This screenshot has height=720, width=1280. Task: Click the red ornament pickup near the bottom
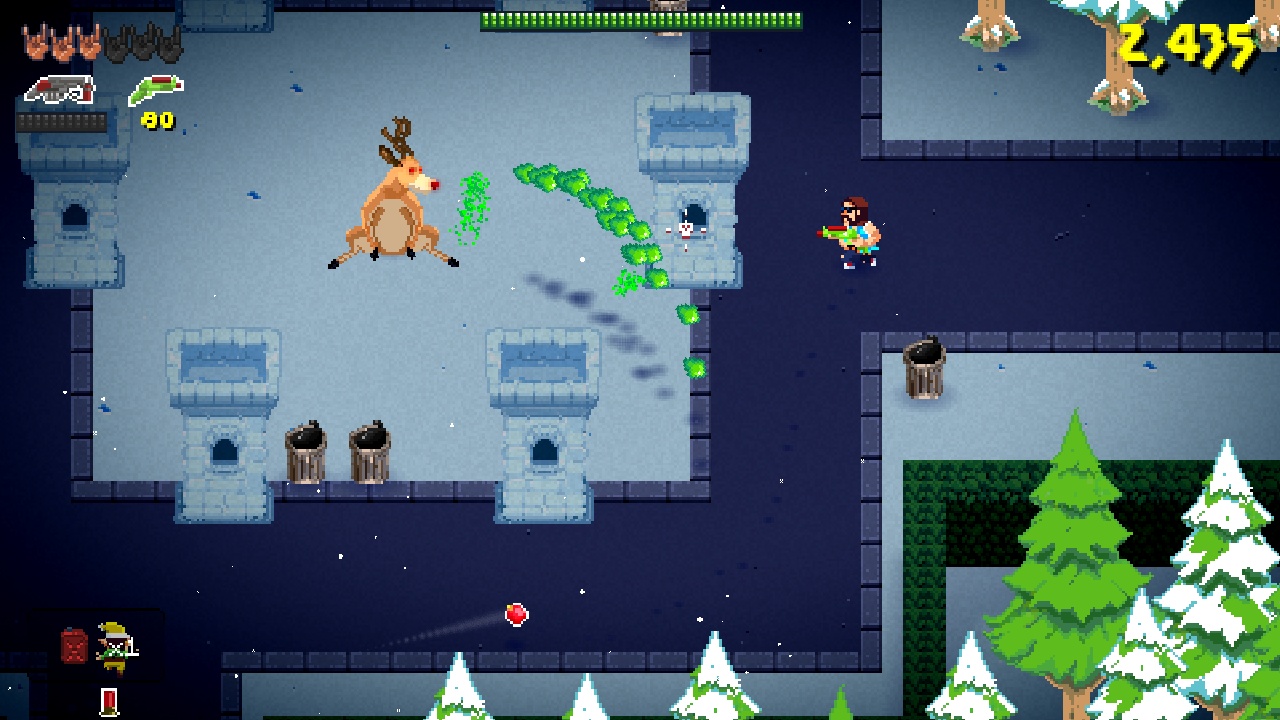(x=515, y=615)
